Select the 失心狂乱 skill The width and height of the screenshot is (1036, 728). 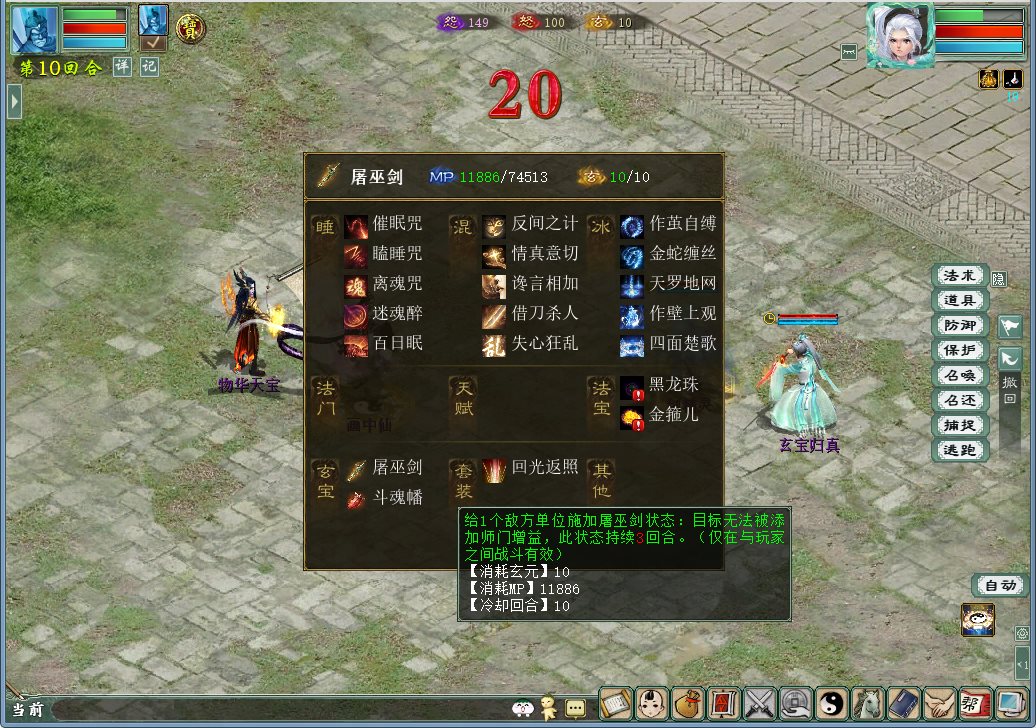click(531, 344)
